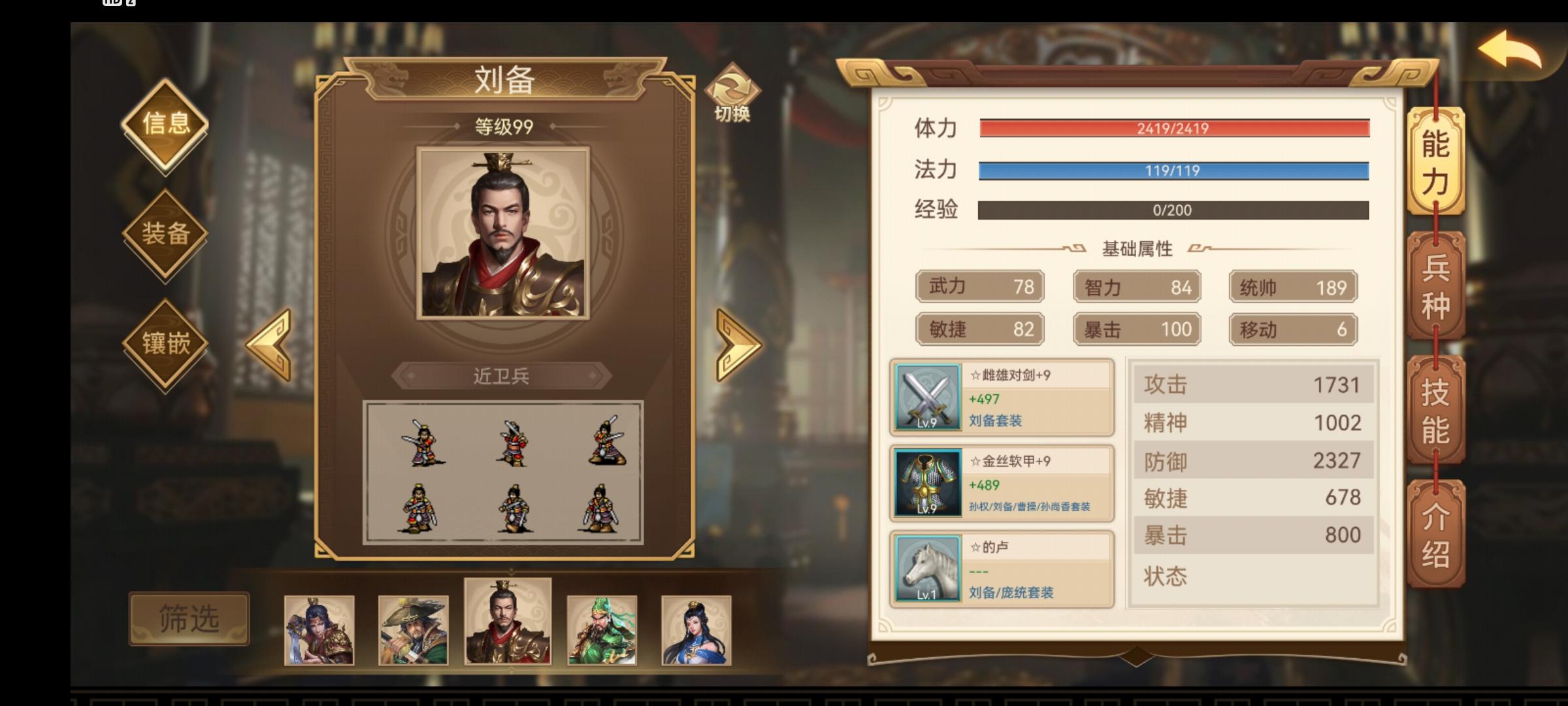
Task: Tap the 近卫兵 troop type label
Action: pos(501,376)
